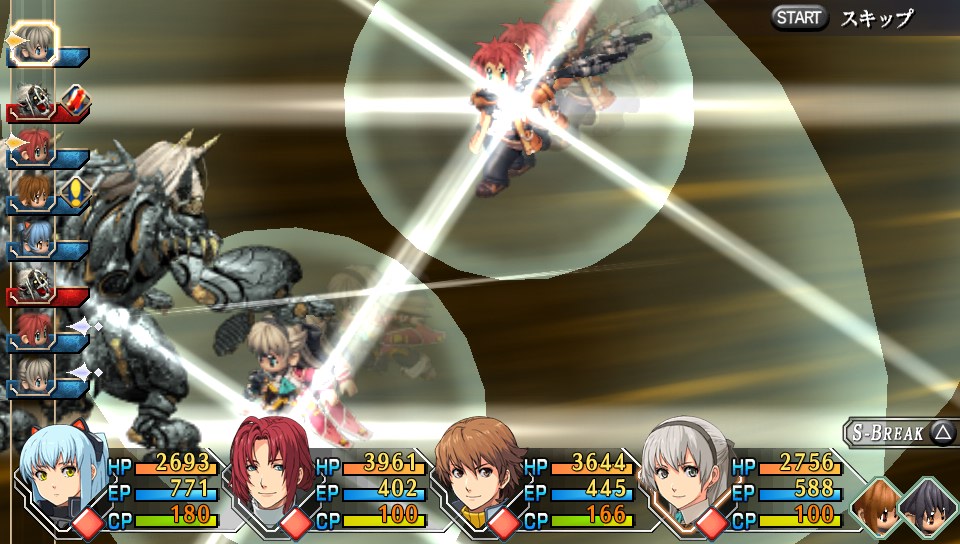Choose Lloyd's brown-haired party status portrait

478,475
